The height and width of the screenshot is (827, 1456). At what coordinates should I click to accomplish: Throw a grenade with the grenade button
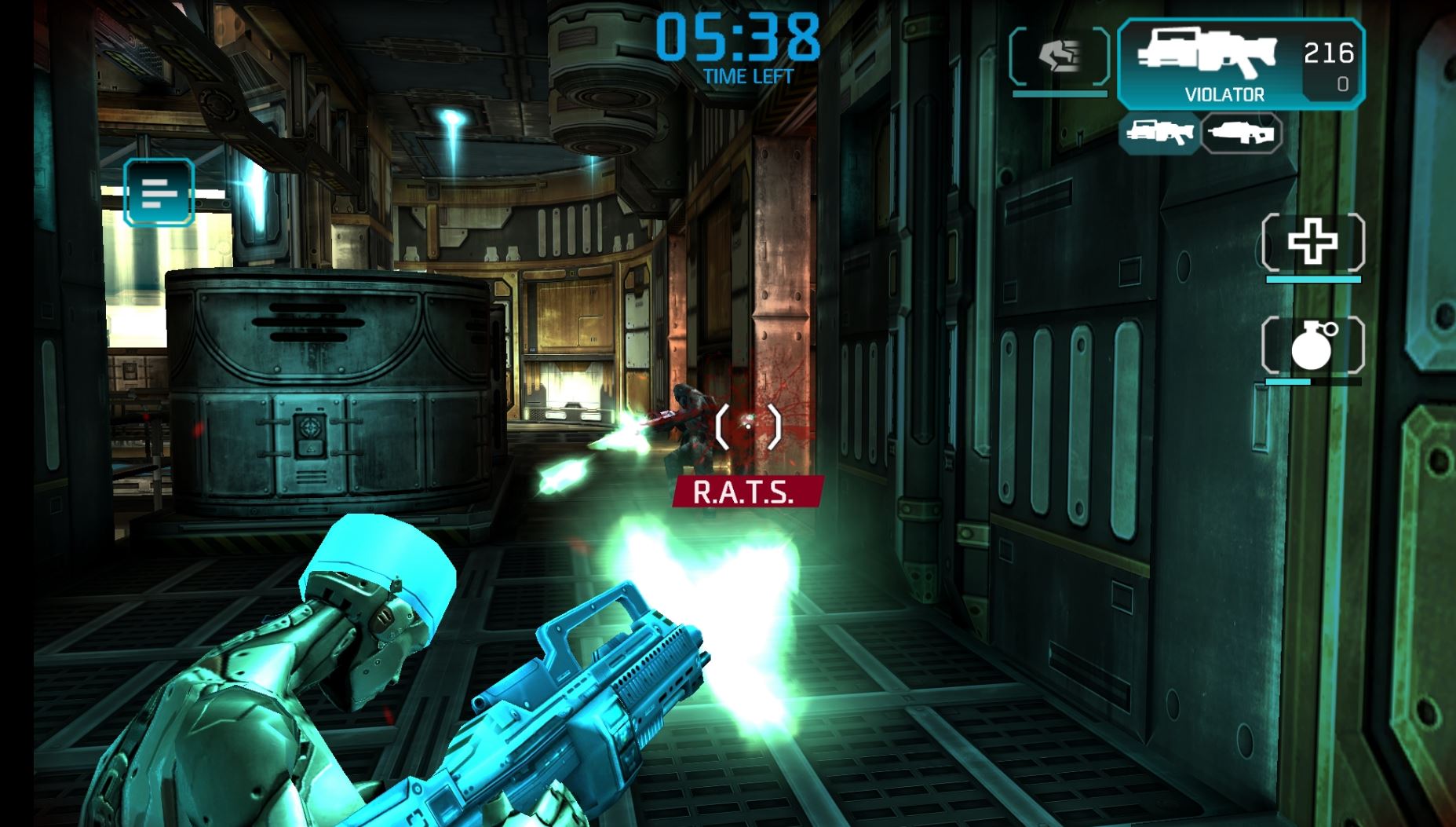pos(1312,346)
